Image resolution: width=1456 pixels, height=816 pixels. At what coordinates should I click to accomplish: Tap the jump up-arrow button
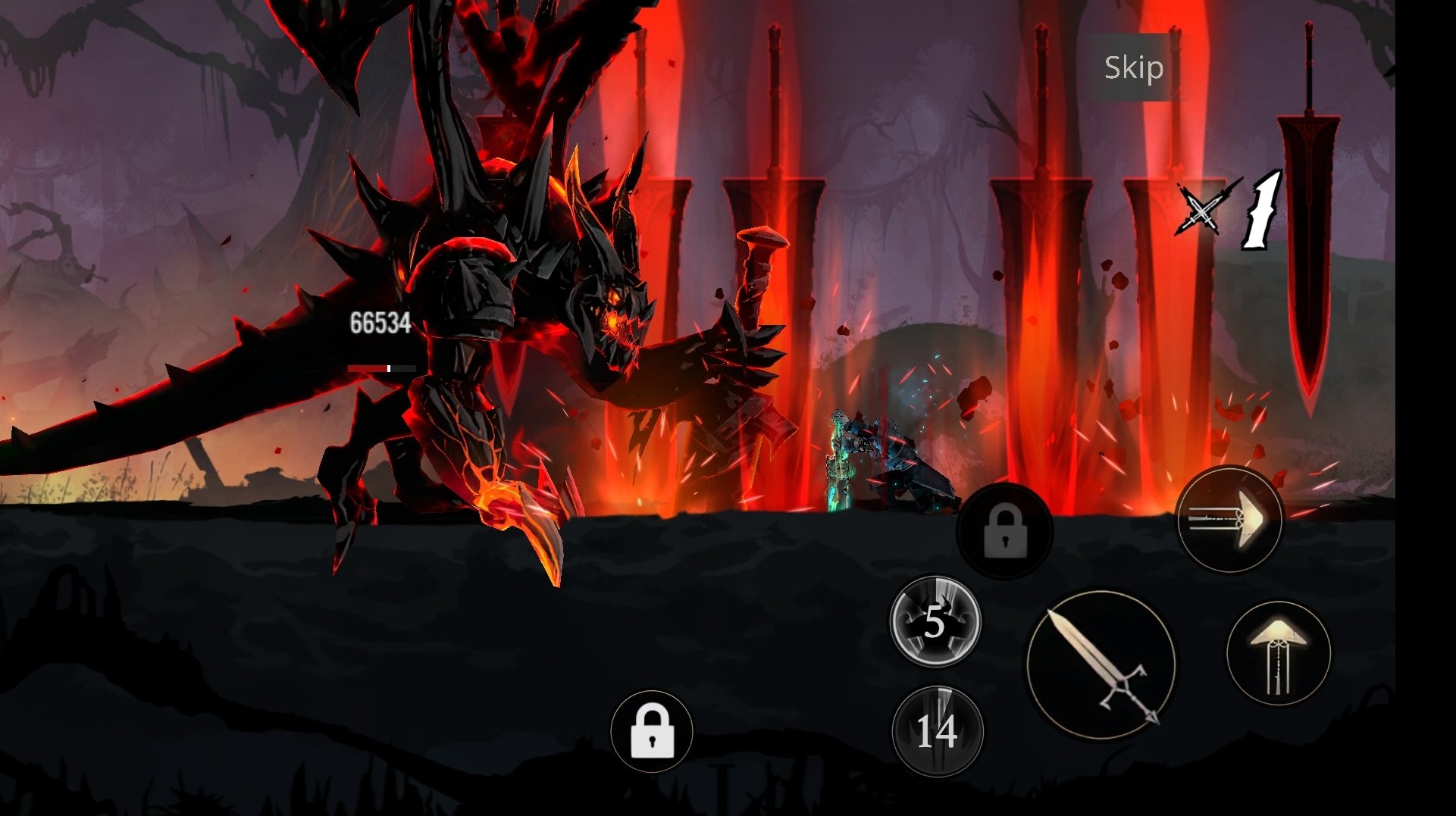pos(1279,653)
